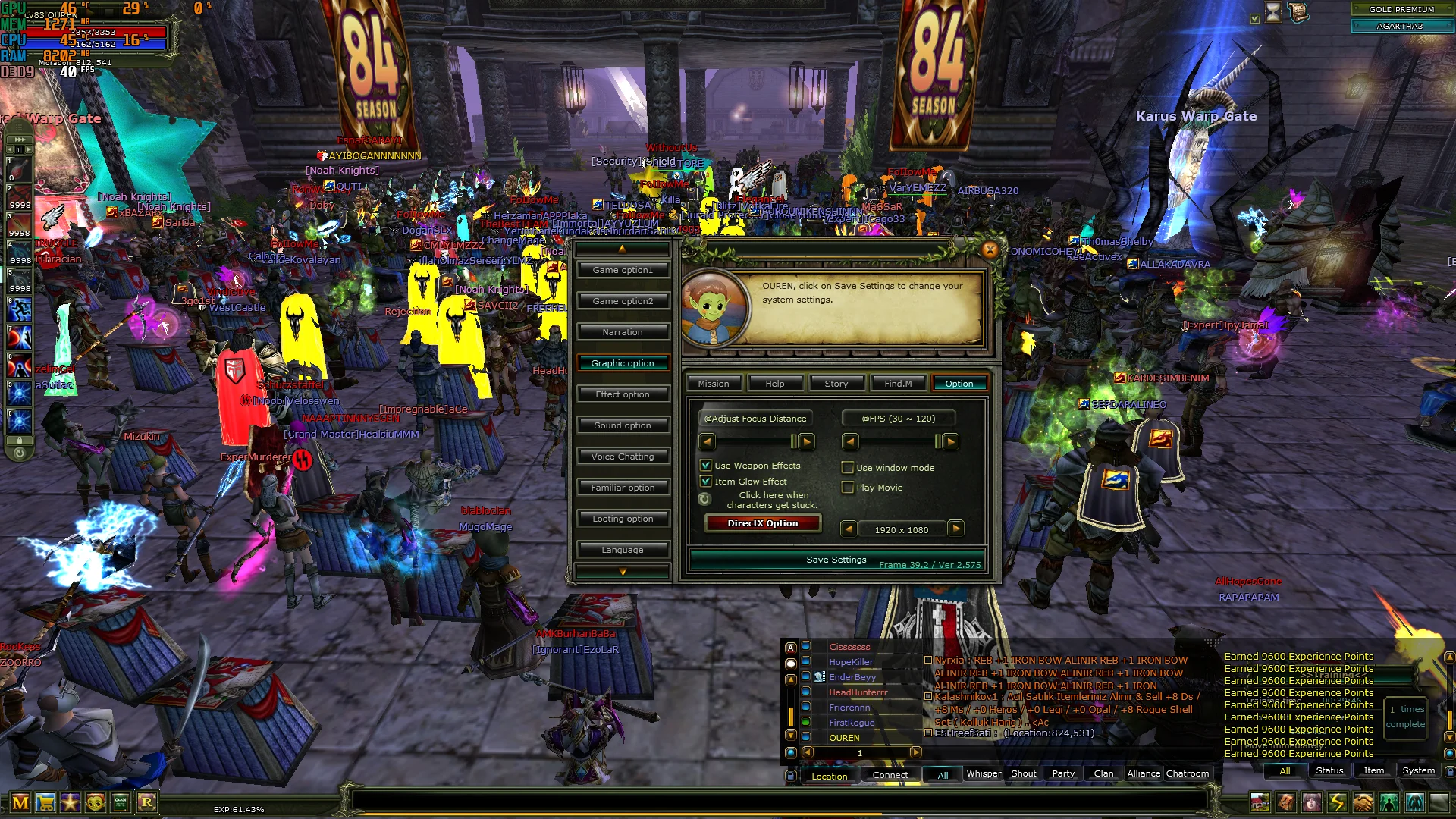Enable the Play Movie checkbox
The height and width of the screenshot is (819, 1456).
(x=848, y=488)
